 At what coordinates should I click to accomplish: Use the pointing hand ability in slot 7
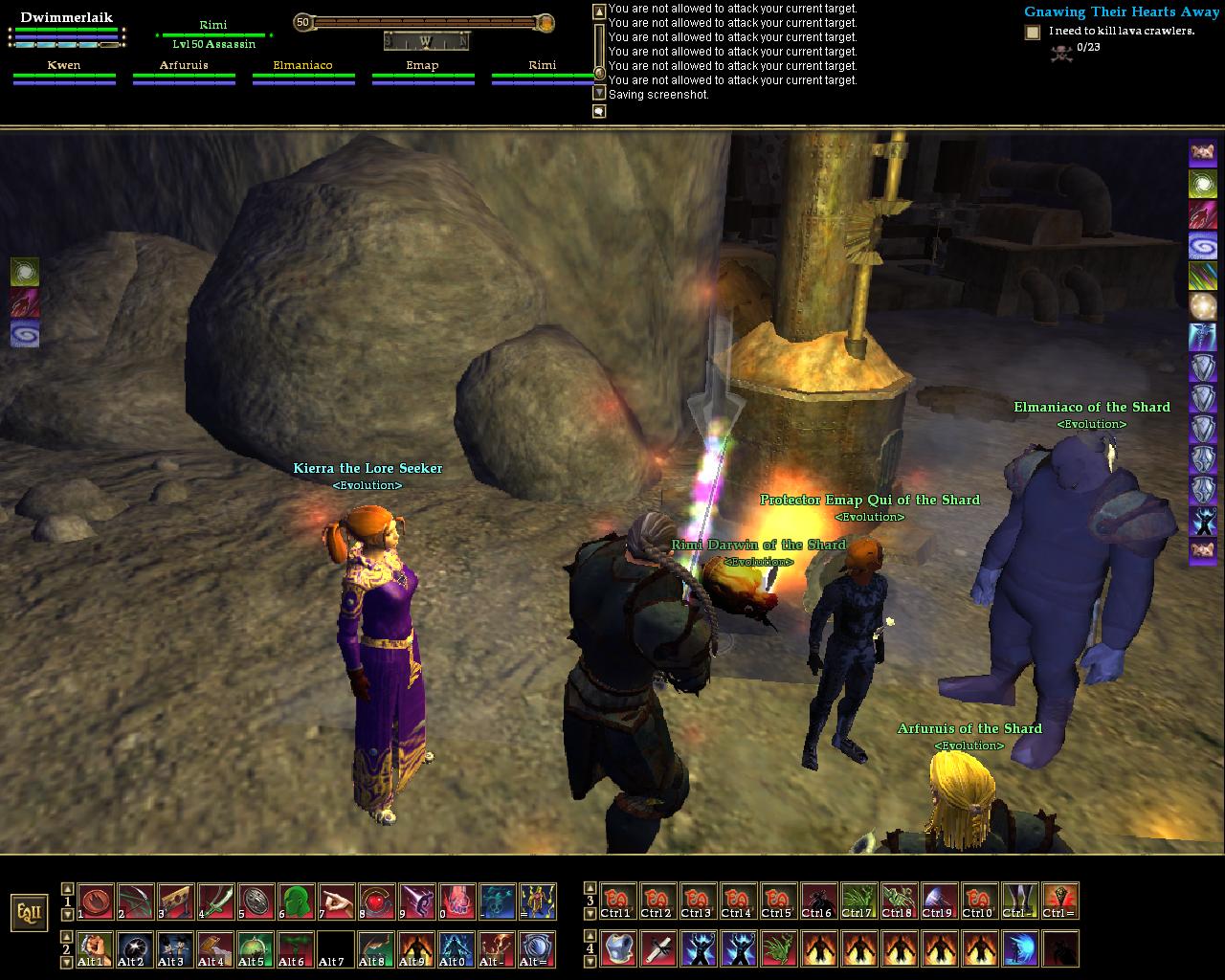[337, 902]
